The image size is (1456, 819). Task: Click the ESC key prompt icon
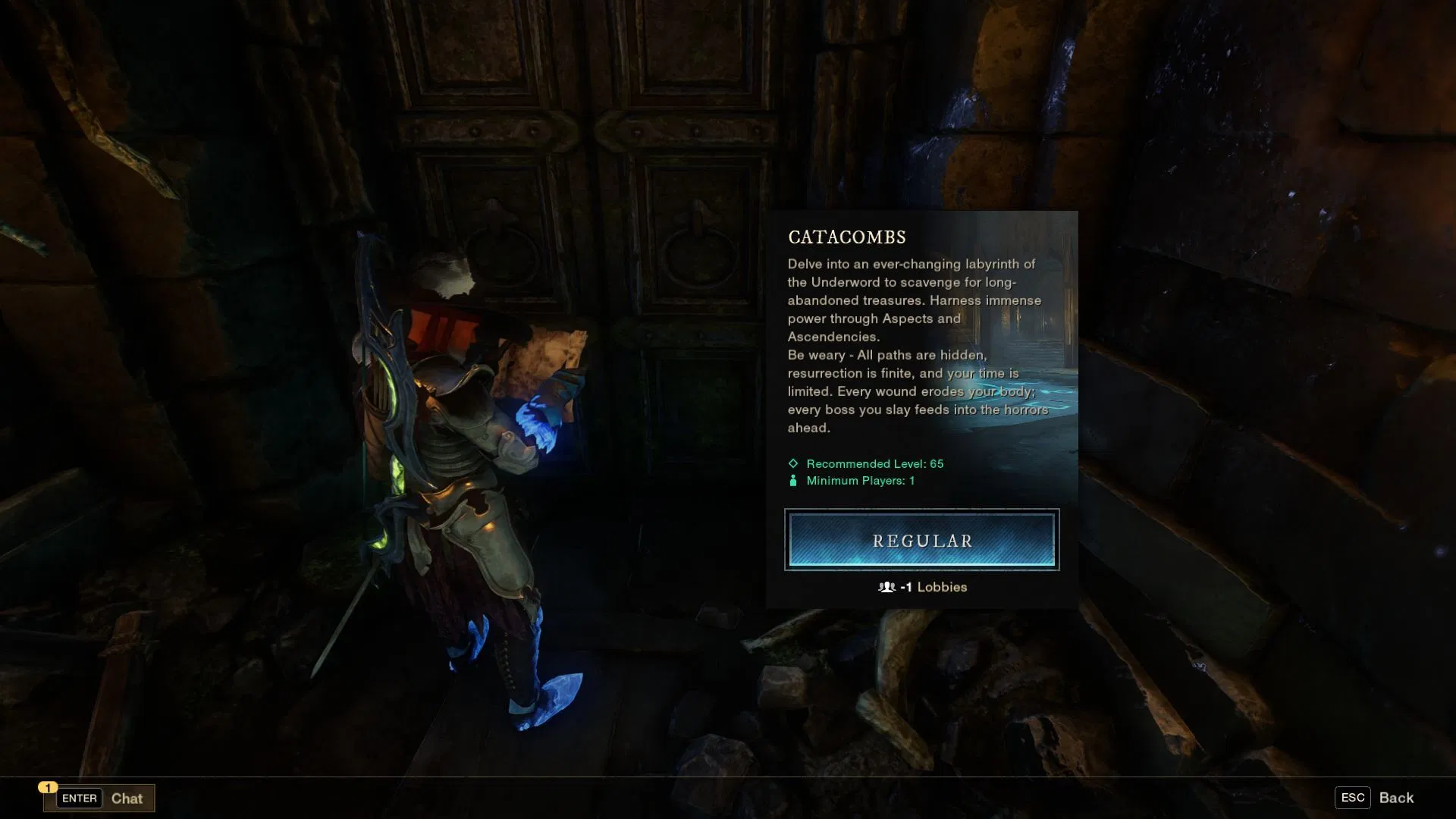(1353, 797)
